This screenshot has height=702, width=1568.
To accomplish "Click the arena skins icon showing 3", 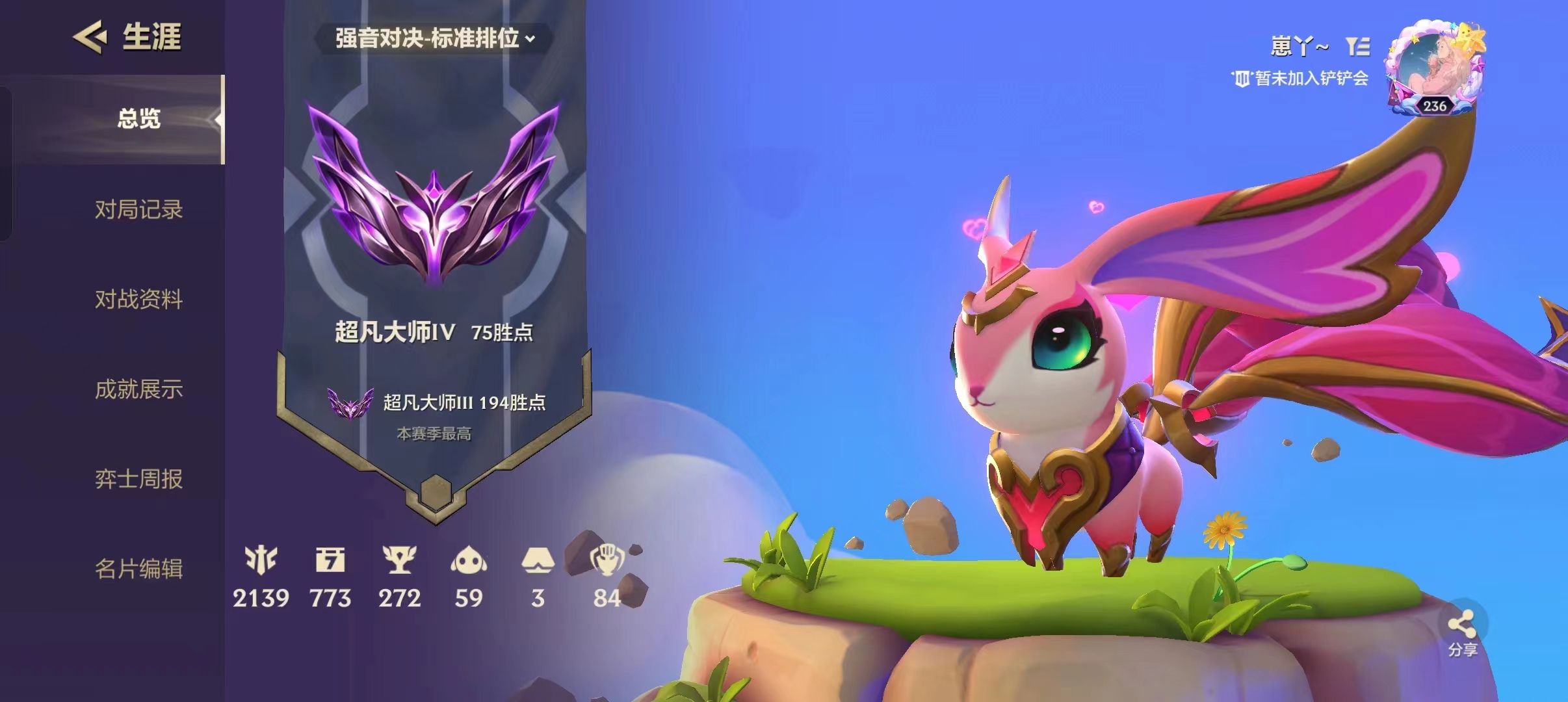I will 539,560.
